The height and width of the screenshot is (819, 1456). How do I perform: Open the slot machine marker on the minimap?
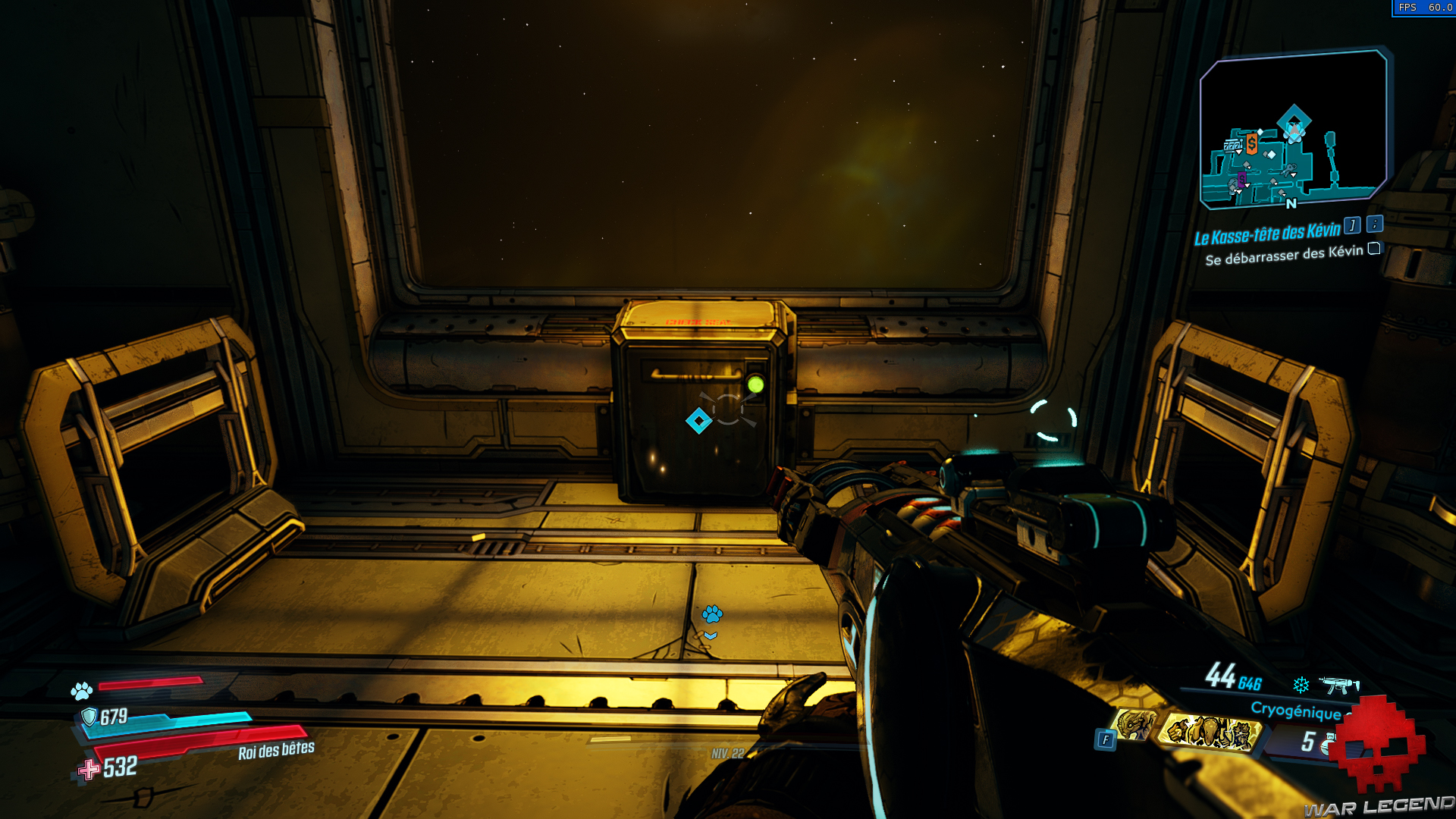click(1233, 144)
